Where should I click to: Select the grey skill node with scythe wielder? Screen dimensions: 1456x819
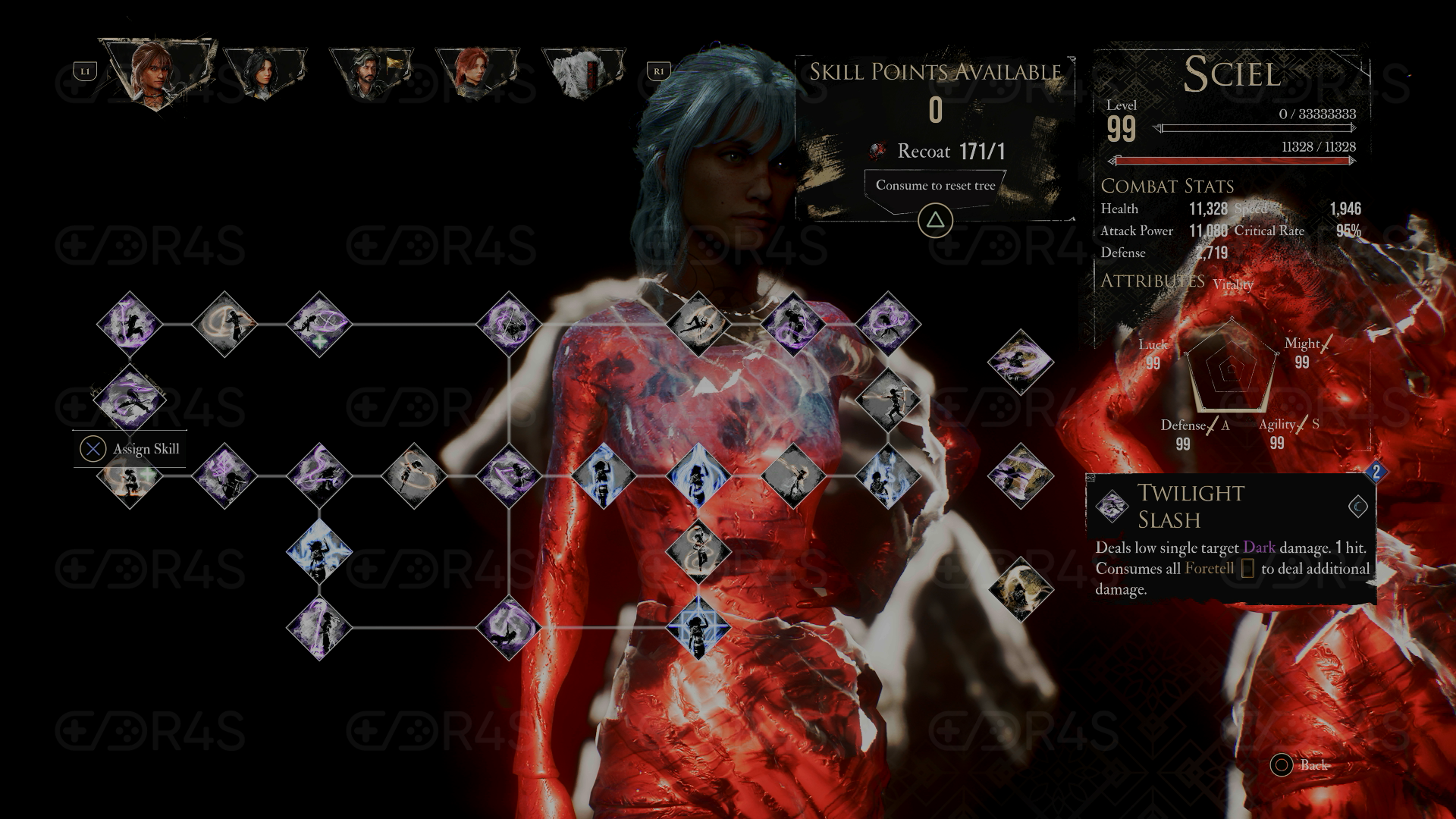pyautogui.click(x=888, y=399)
